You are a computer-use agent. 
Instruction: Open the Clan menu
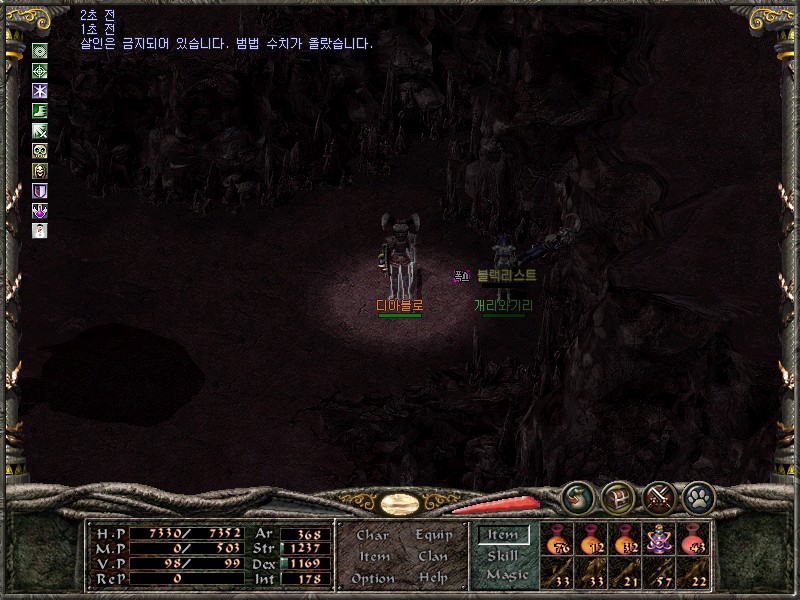coord(433,556)
